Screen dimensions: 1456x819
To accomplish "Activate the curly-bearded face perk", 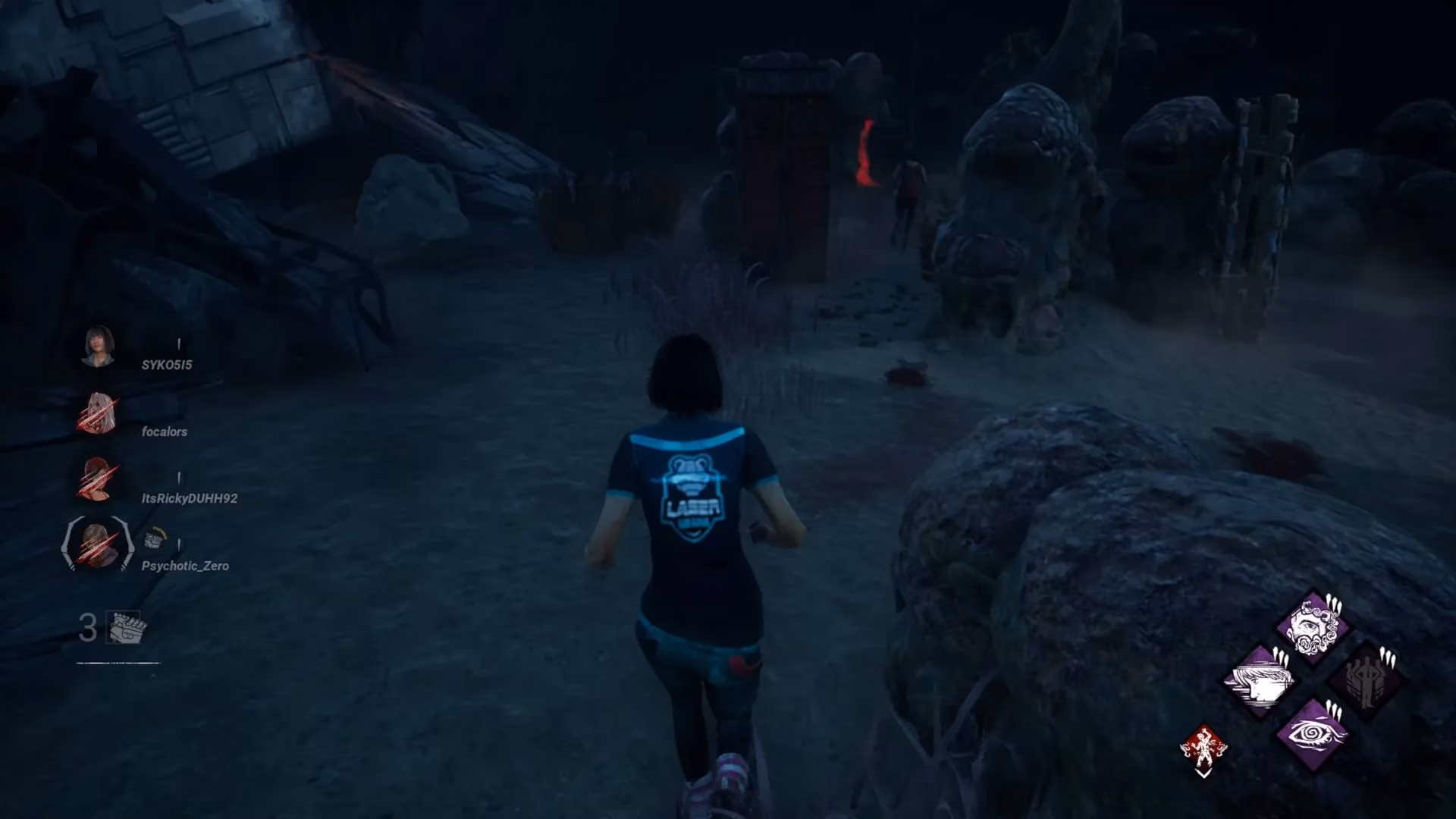I will coord(1312,626).
